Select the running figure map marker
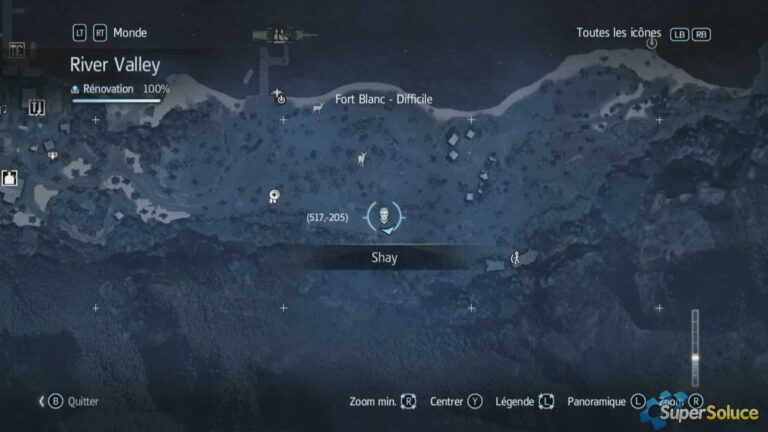768x432 pixels. coord(516,258)
